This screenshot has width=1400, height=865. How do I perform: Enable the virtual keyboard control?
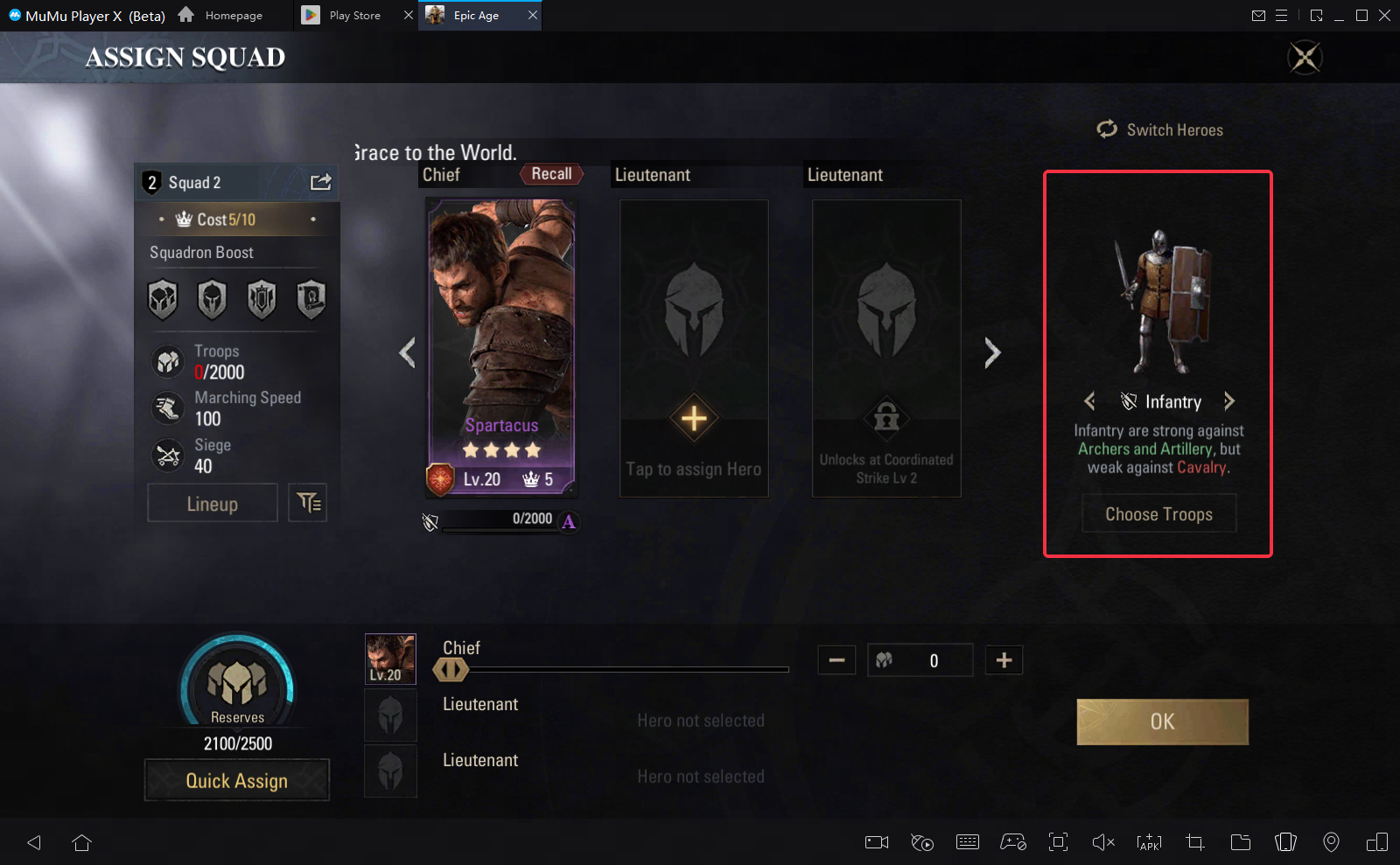(x=967, y=842)
